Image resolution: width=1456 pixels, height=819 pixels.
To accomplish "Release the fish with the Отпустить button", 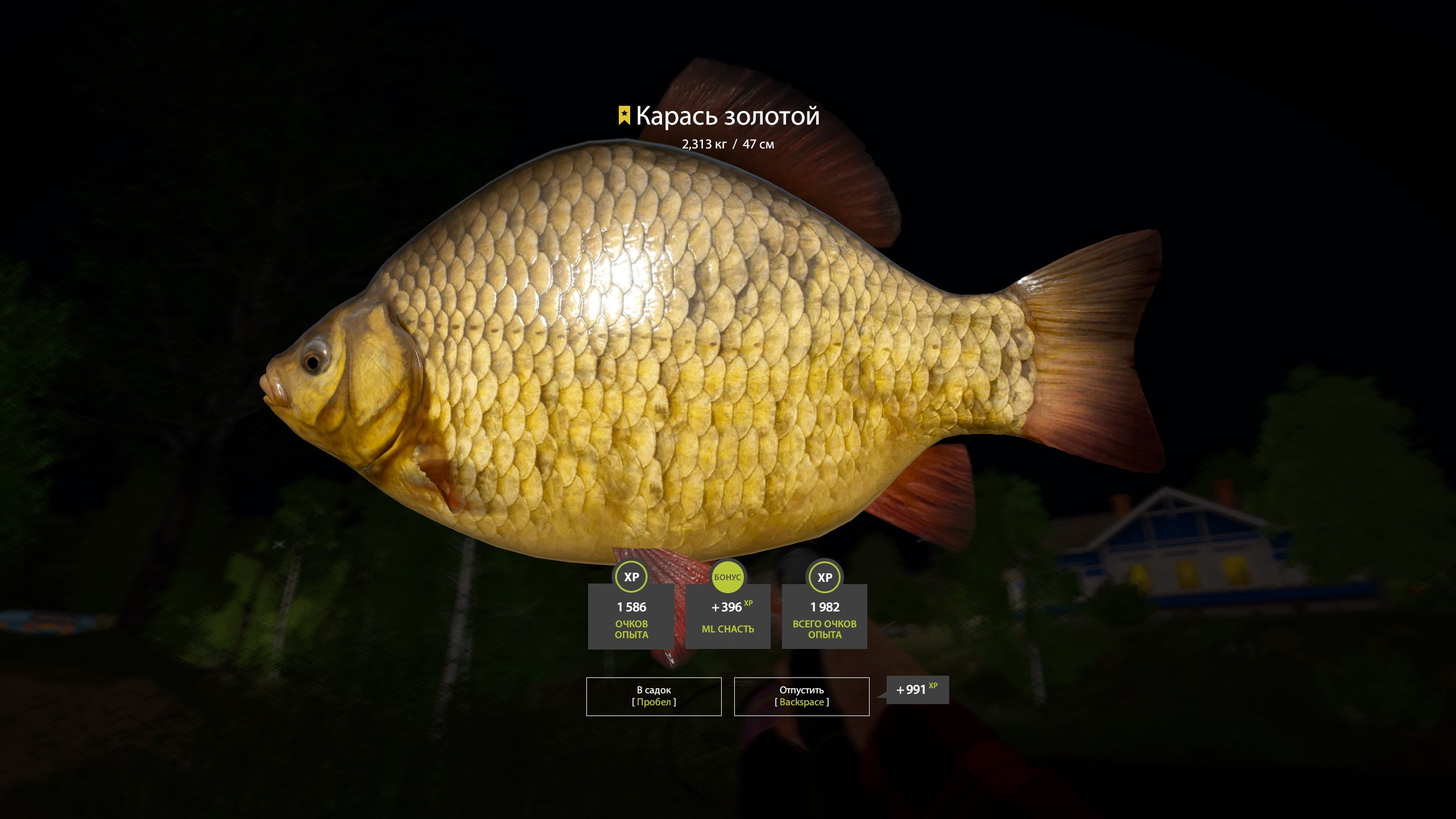I will [801, 696].
